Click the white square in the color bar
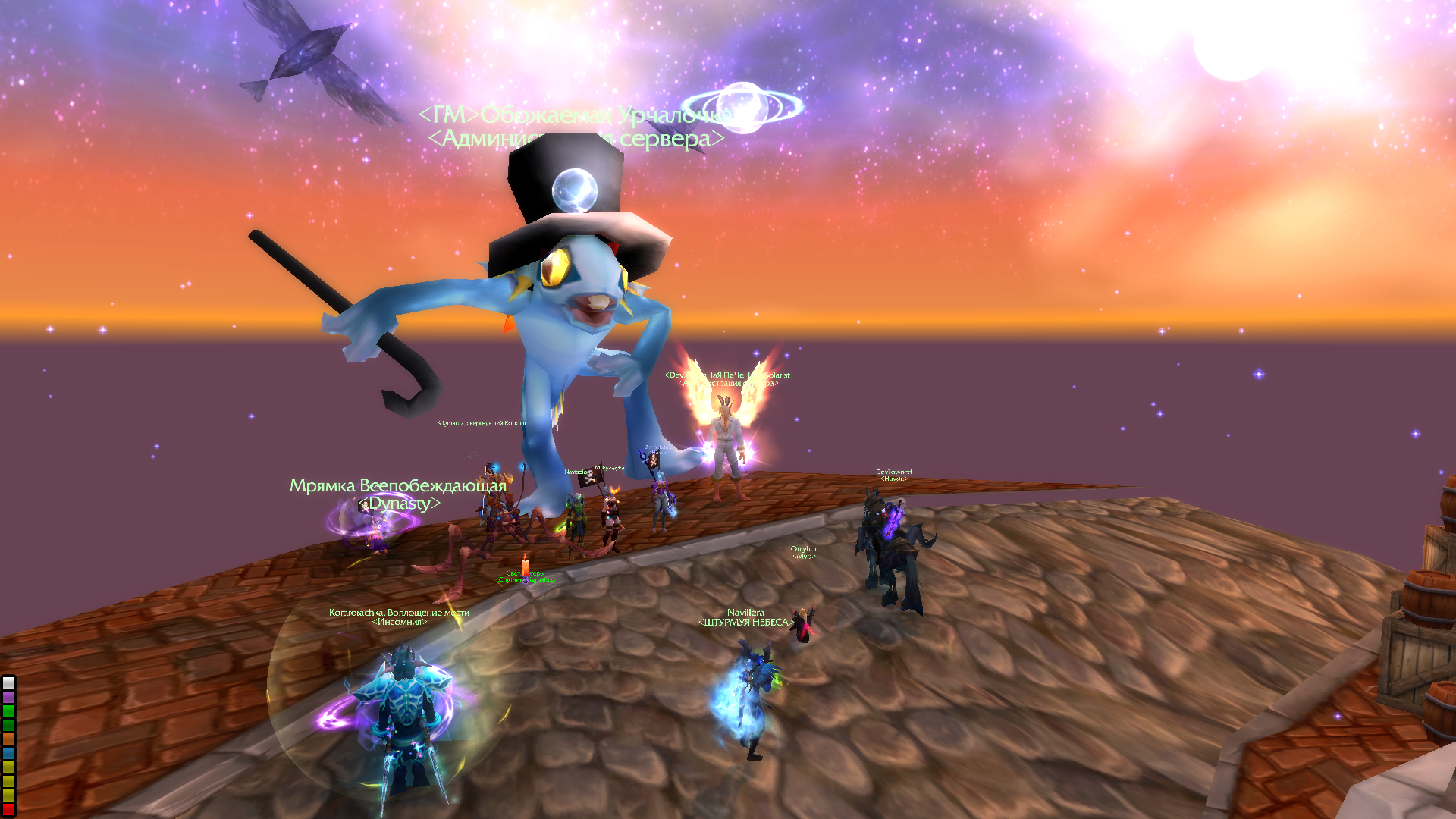The width and height of the screenshot is (1456, 819). [x=8, y=682]
